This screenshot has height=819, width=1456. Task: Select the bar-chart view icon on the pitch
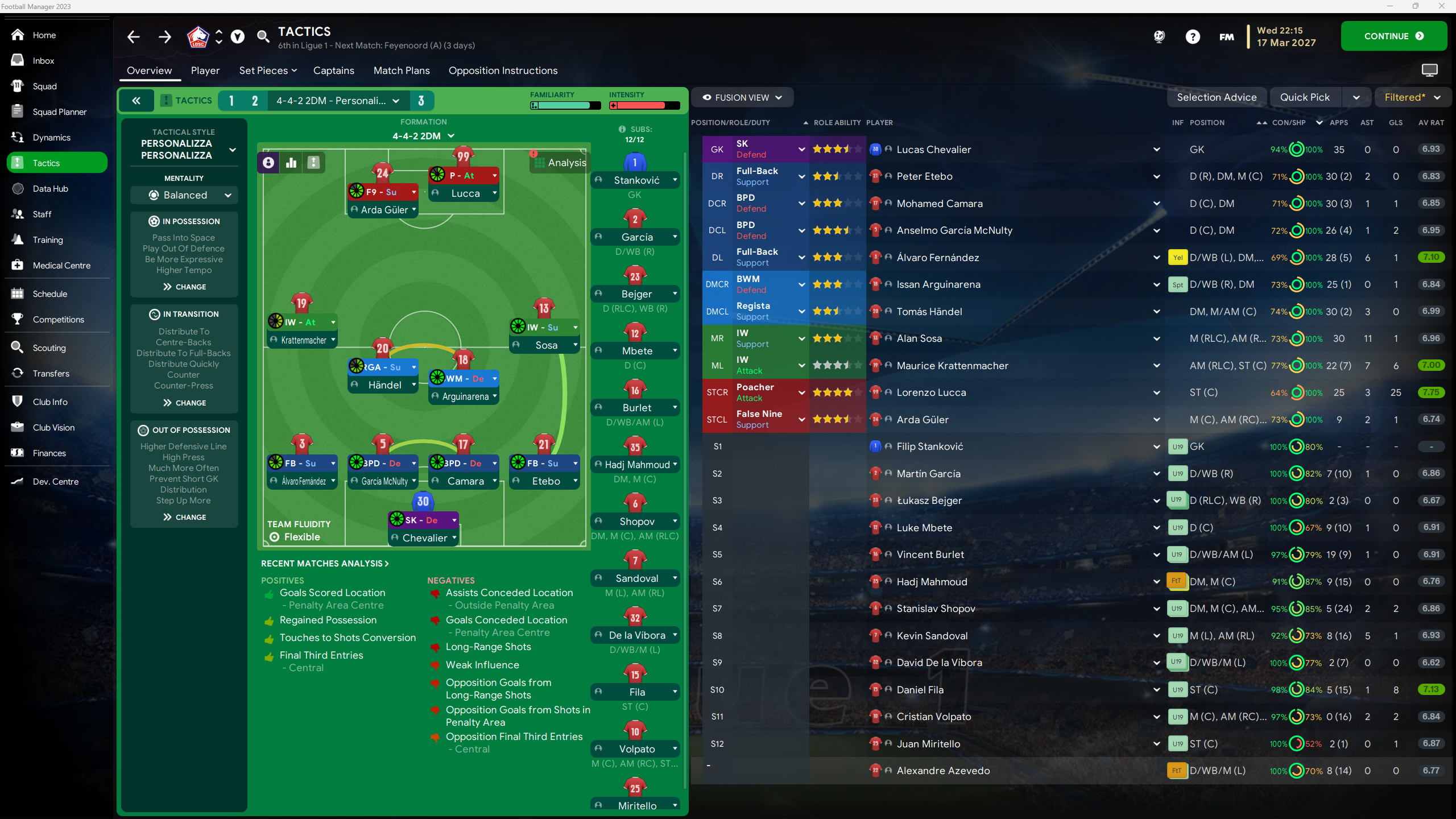pos(291,162)
